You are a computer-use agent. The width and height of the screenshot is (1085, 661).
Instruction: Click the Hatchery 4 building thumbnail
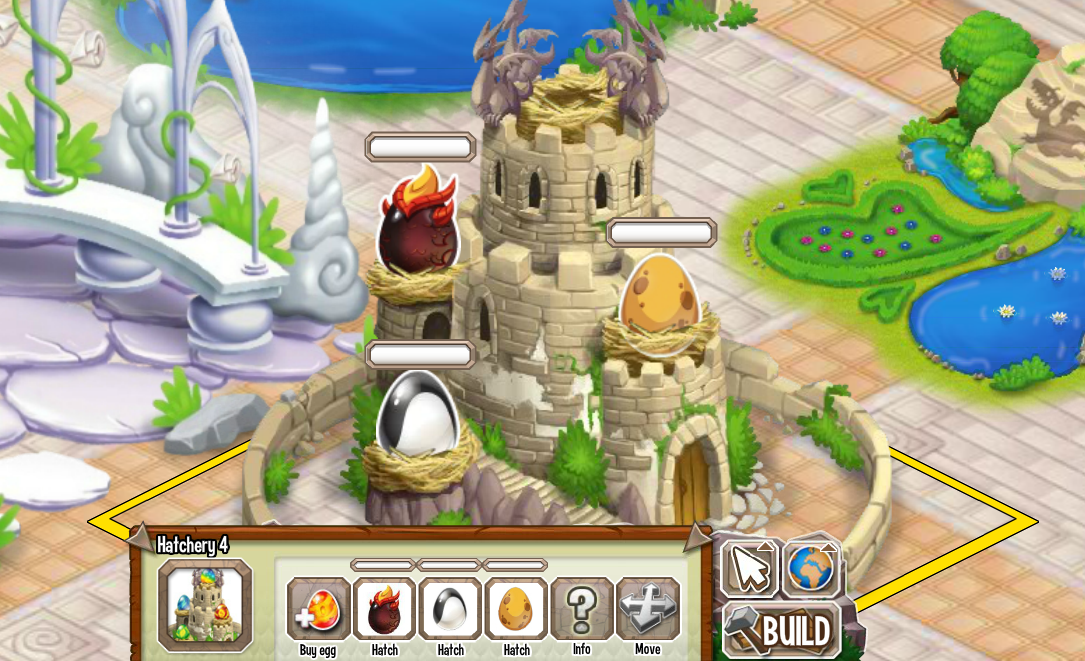click(x=205, y=606)
